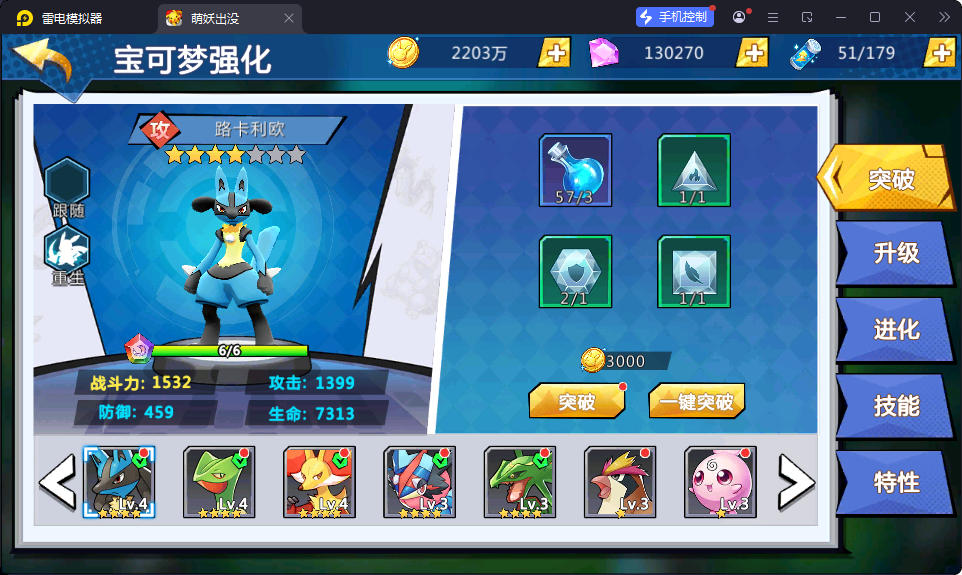Viewport: 962px width, 575px height.
Task: Select the pink Jigglypuff thumbnail
Action: [x=720, y=482]
